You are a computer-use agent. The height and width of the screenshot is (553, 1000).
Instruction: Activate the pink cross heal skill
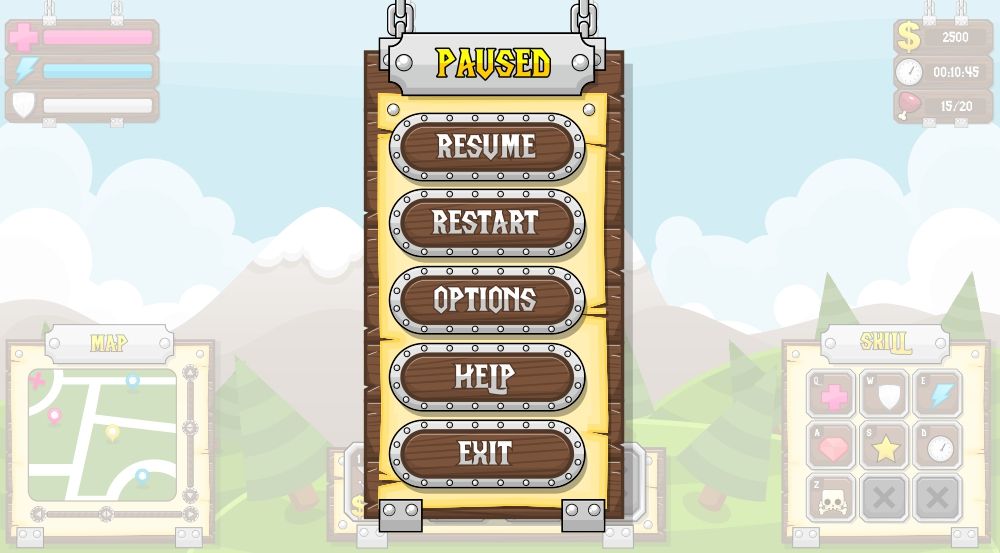click(x=832, y=395)
